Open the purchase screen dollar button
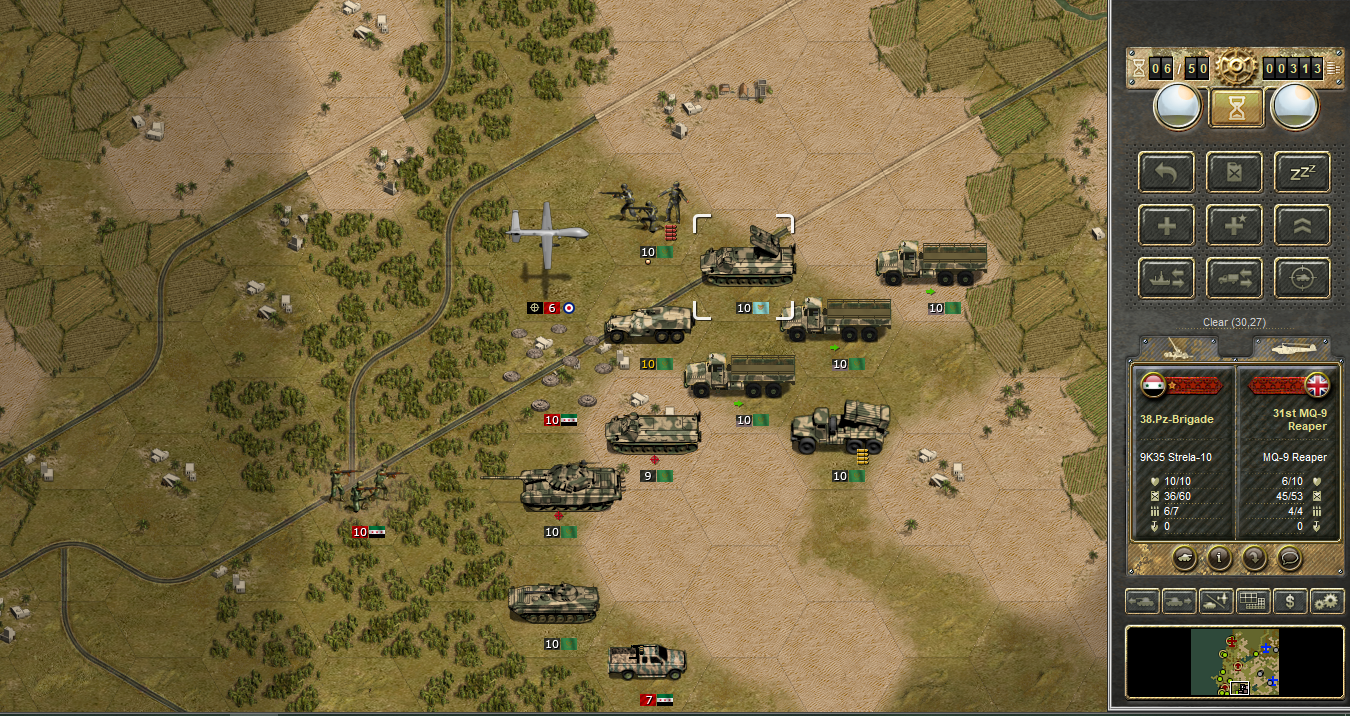Viewport: 1350px width, 716px height. click(x=1291, y=601)
